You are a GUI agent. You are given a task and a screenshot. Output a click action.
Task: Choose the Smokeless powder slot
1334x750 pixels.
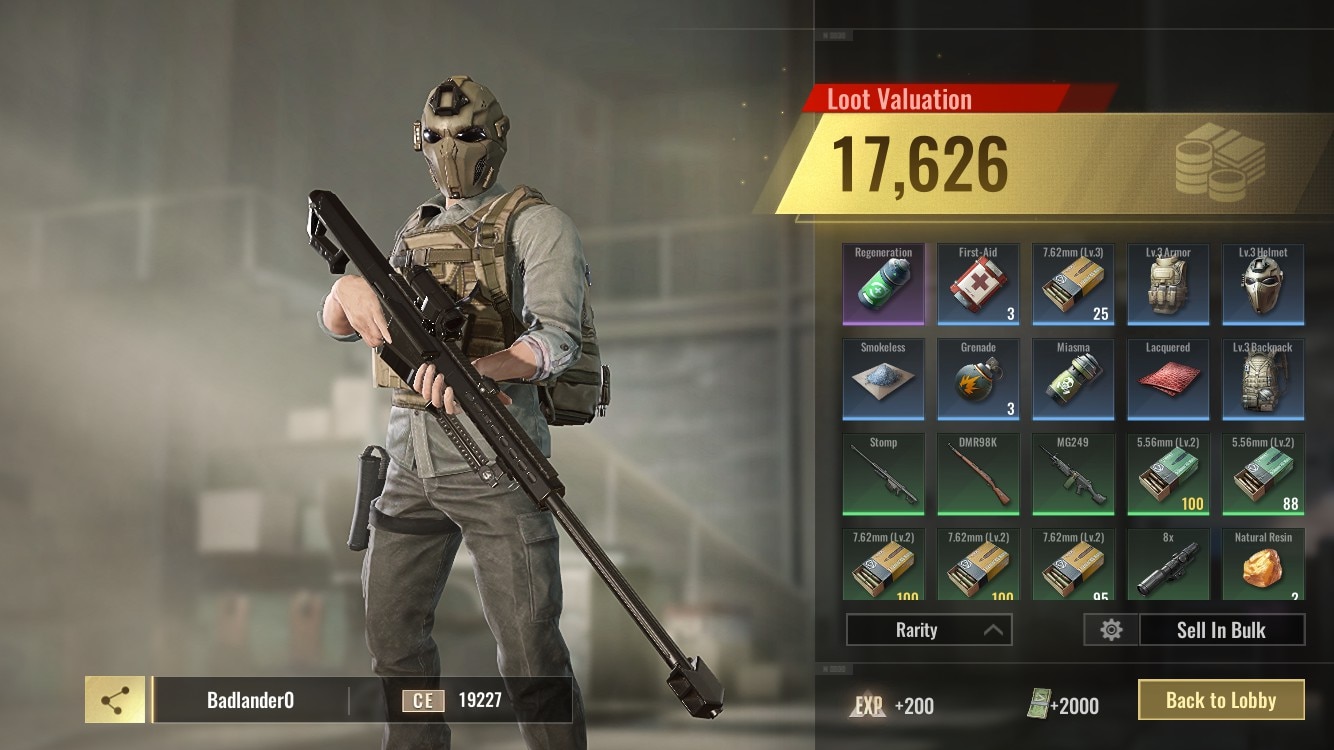884,380
